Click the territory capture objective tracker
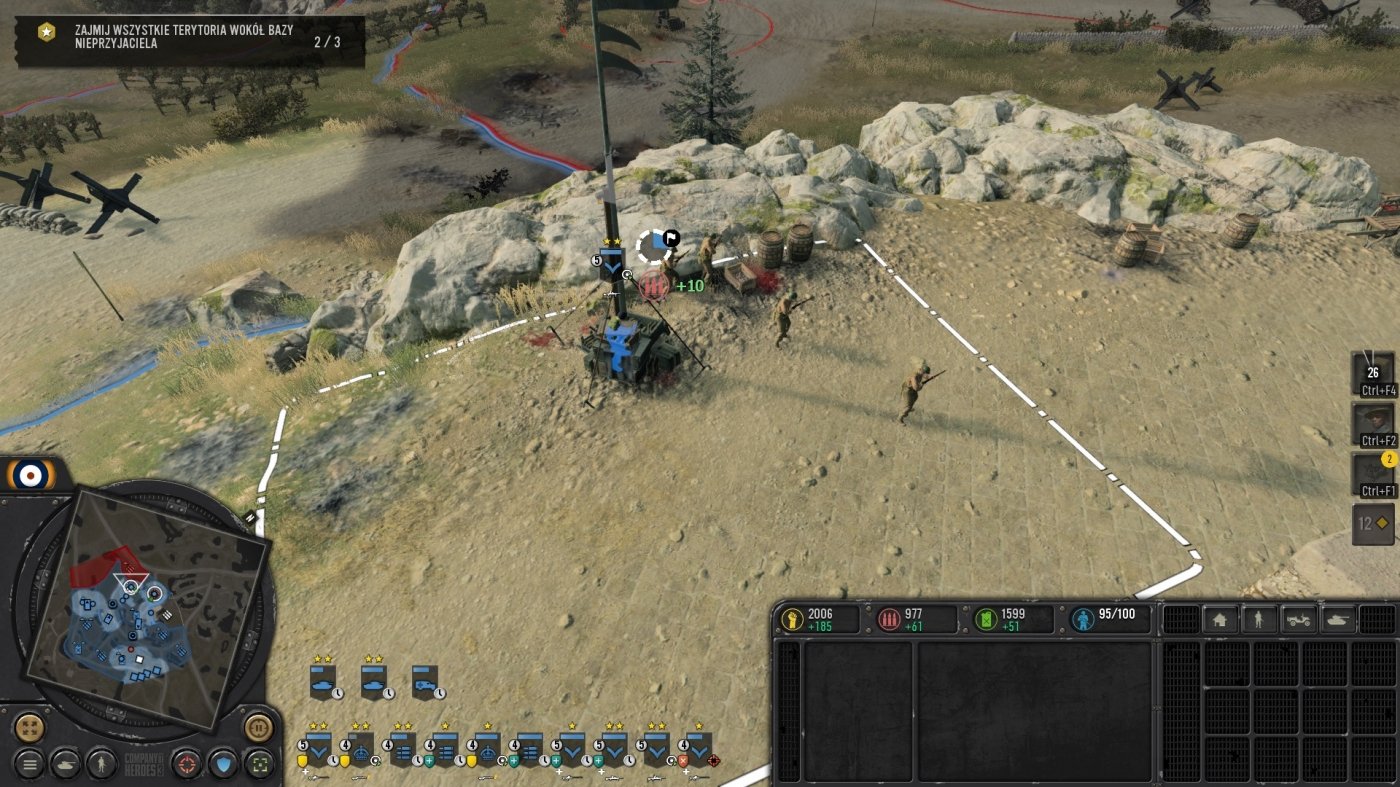The width and height of the screenshot is (1400, 787). 190,42
